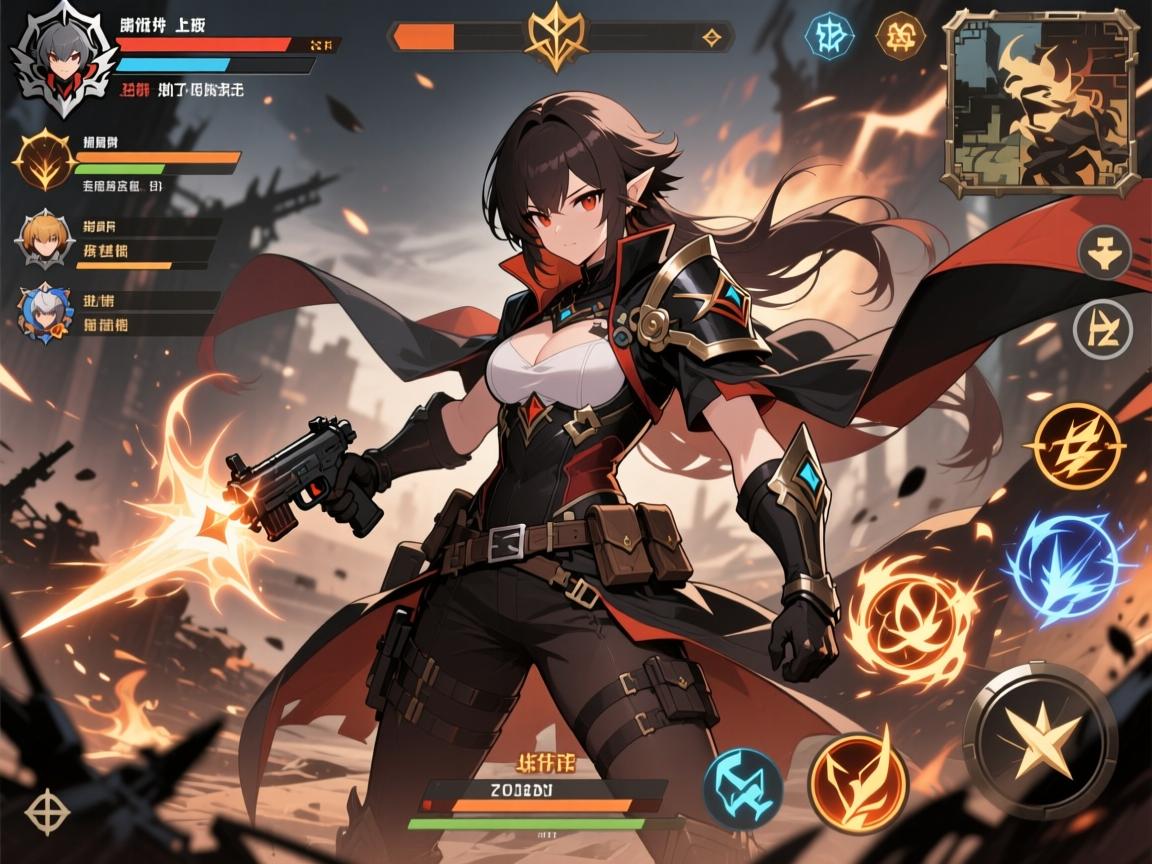Viewport: 1152px width, 864px height.
Task: Tap the blue glowing rune icon
Action: 829,35
